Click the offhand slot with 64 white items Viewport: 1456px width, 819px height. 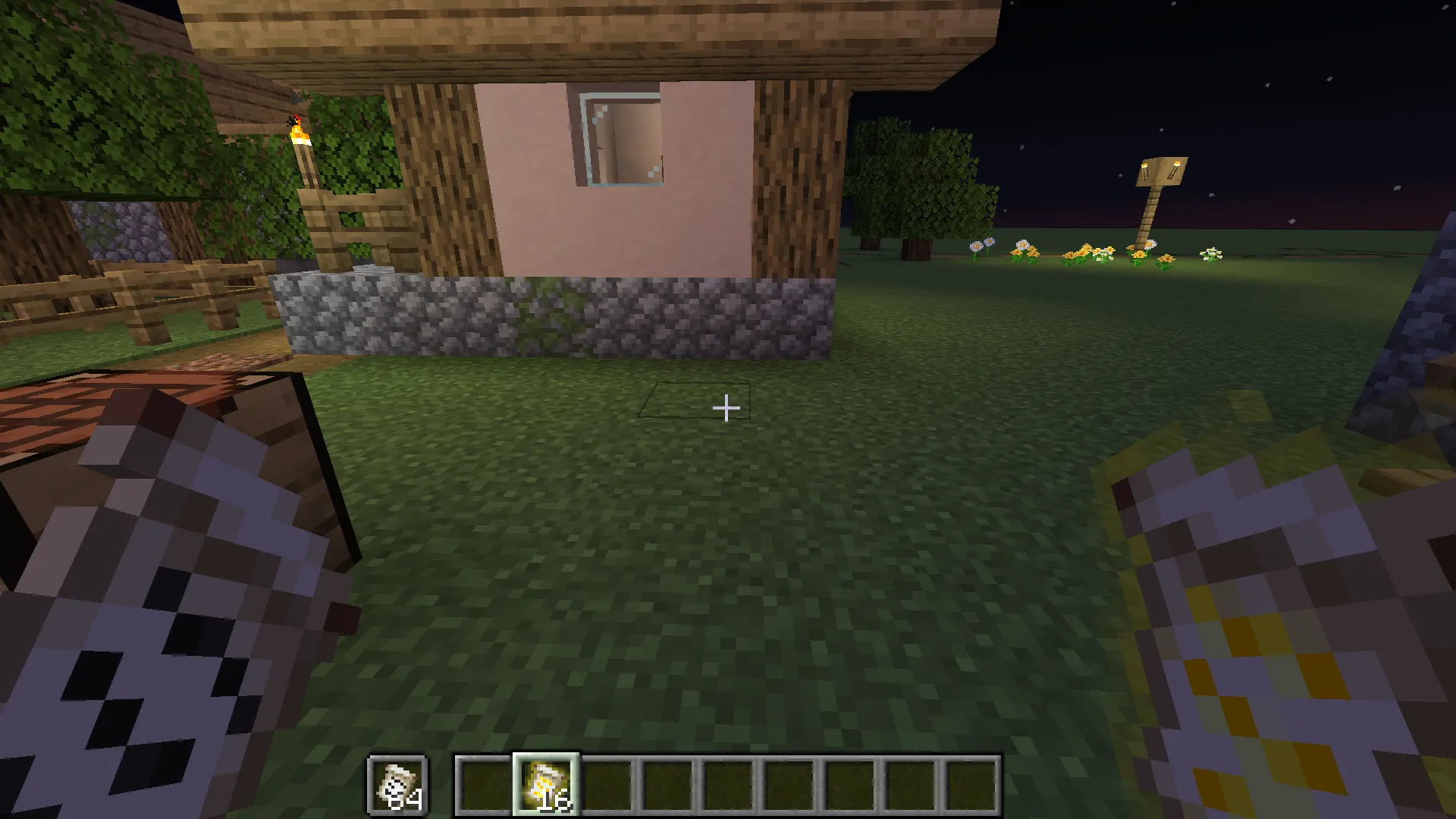pos(398,785)
